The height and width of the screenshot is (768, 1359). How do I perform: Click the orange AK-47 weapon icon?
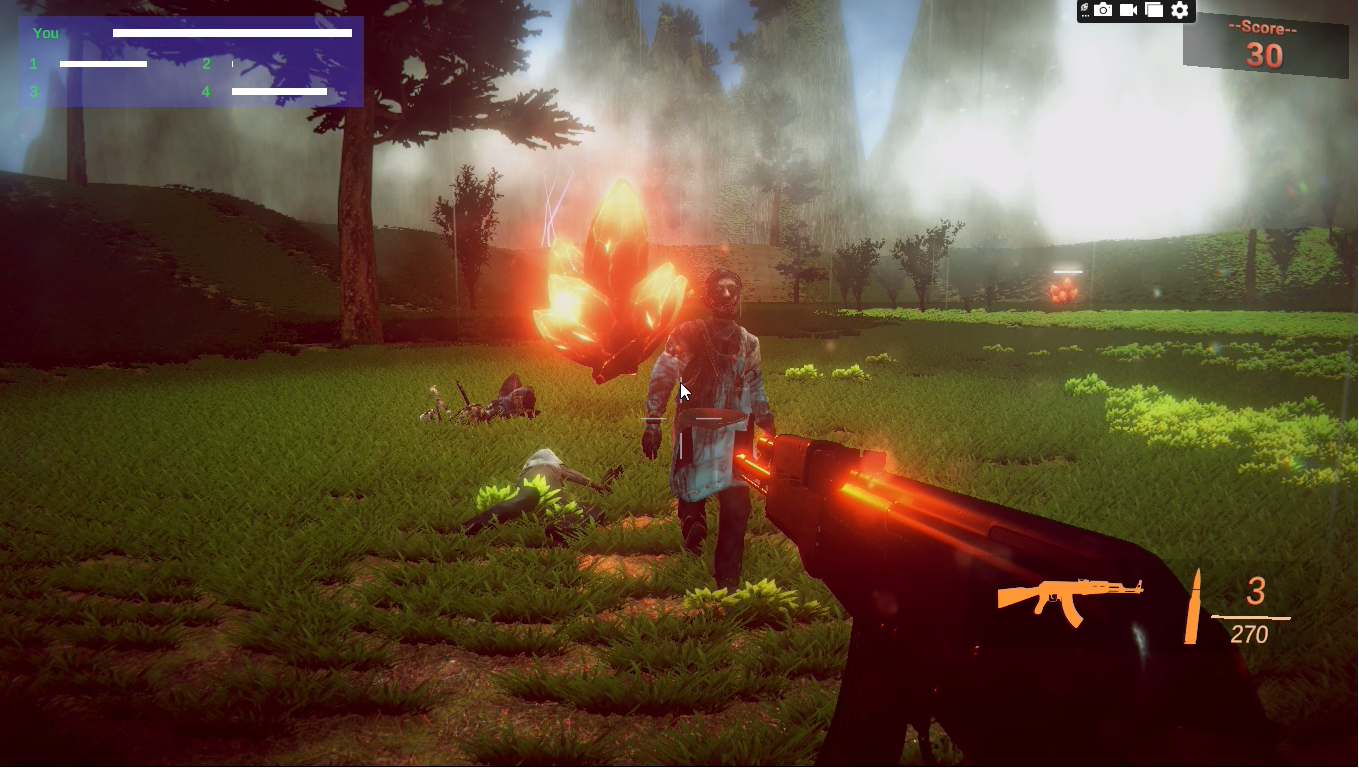click(1068, 598)
